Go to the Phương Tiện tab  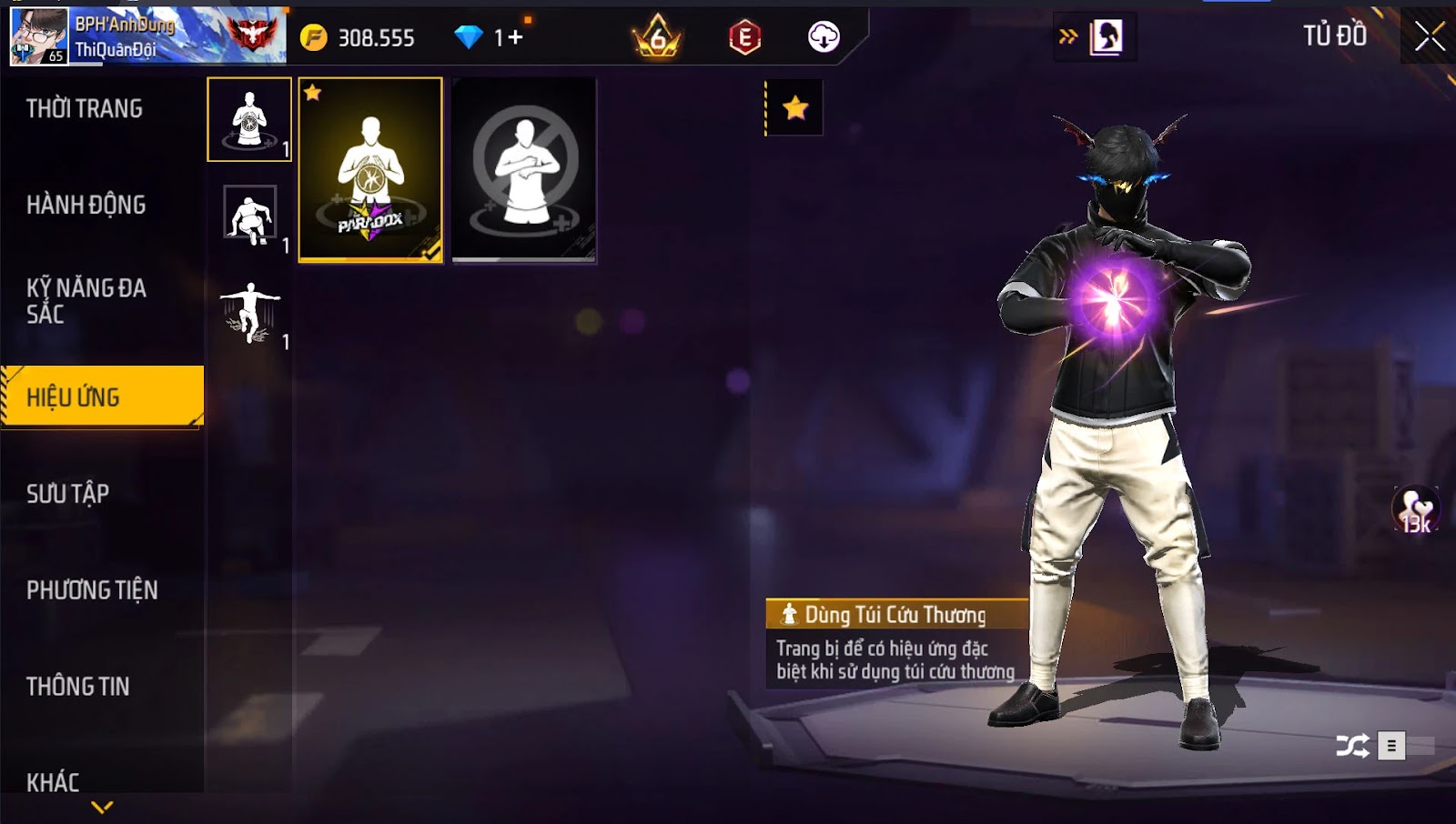point(92,590)
